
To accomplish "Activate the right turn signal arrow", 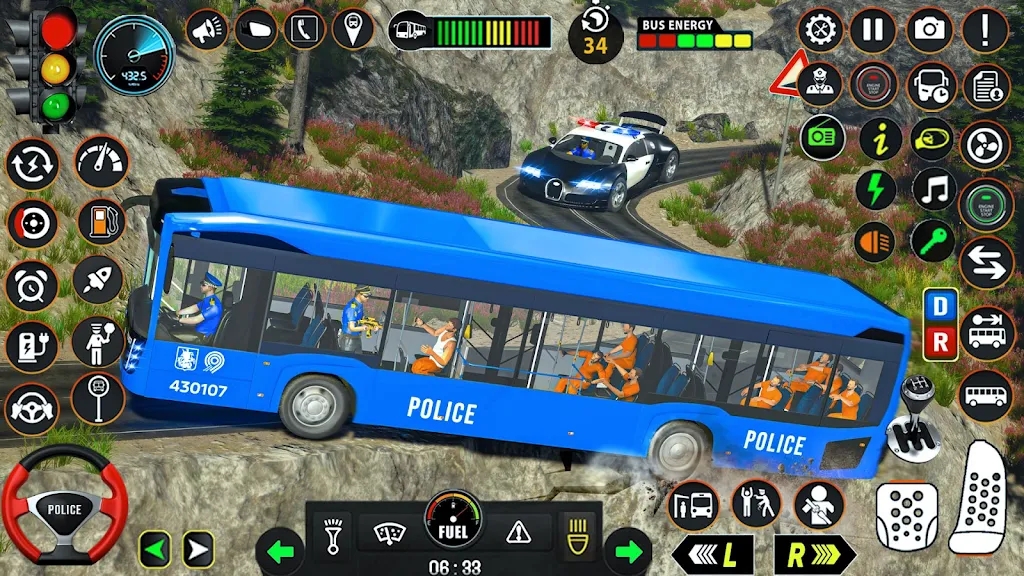I will coord(627,551).
